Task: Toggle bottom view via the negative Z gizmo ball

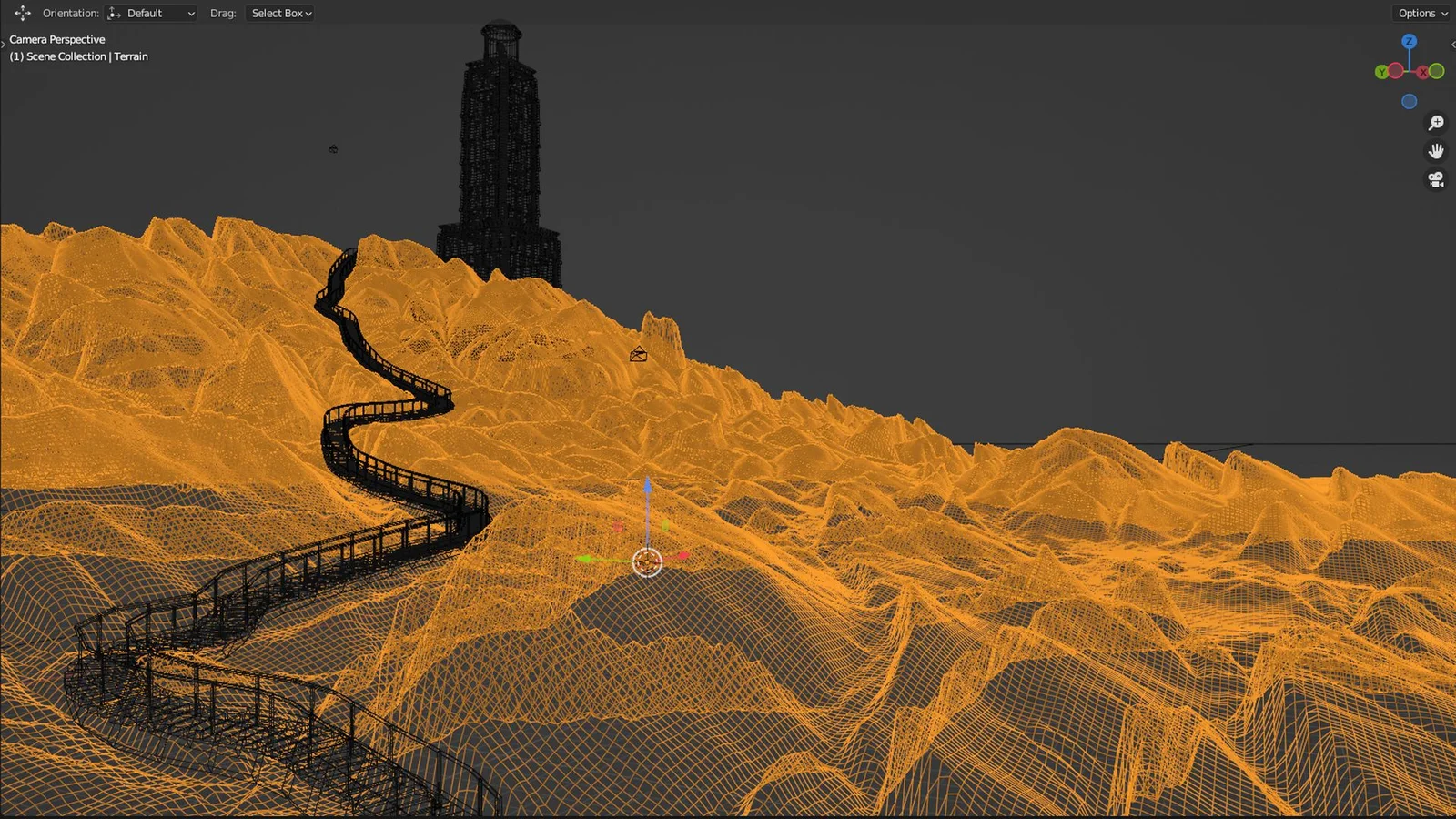Action: coord(1409,101)
